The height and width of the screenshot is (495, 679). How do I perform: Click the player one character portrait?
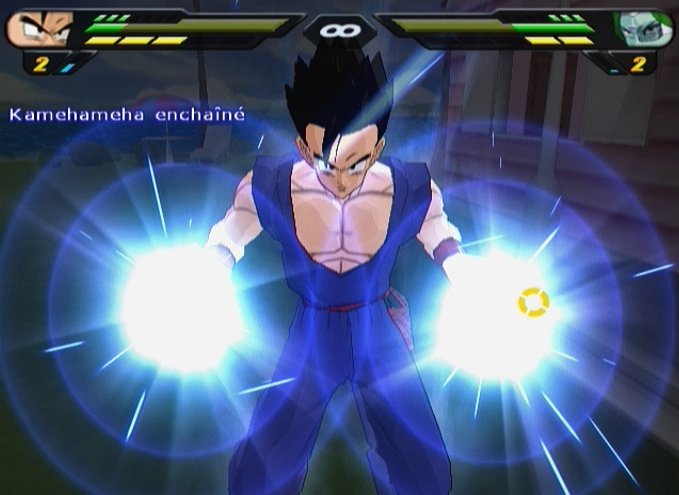pos(38,28)
